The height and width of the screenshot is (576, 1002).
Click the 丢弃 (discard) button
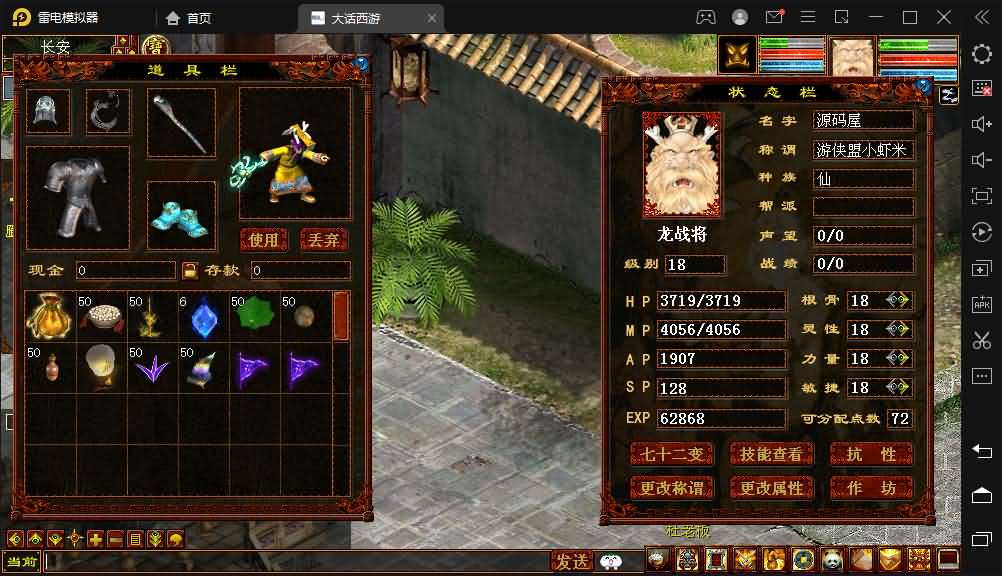[324, 240]
